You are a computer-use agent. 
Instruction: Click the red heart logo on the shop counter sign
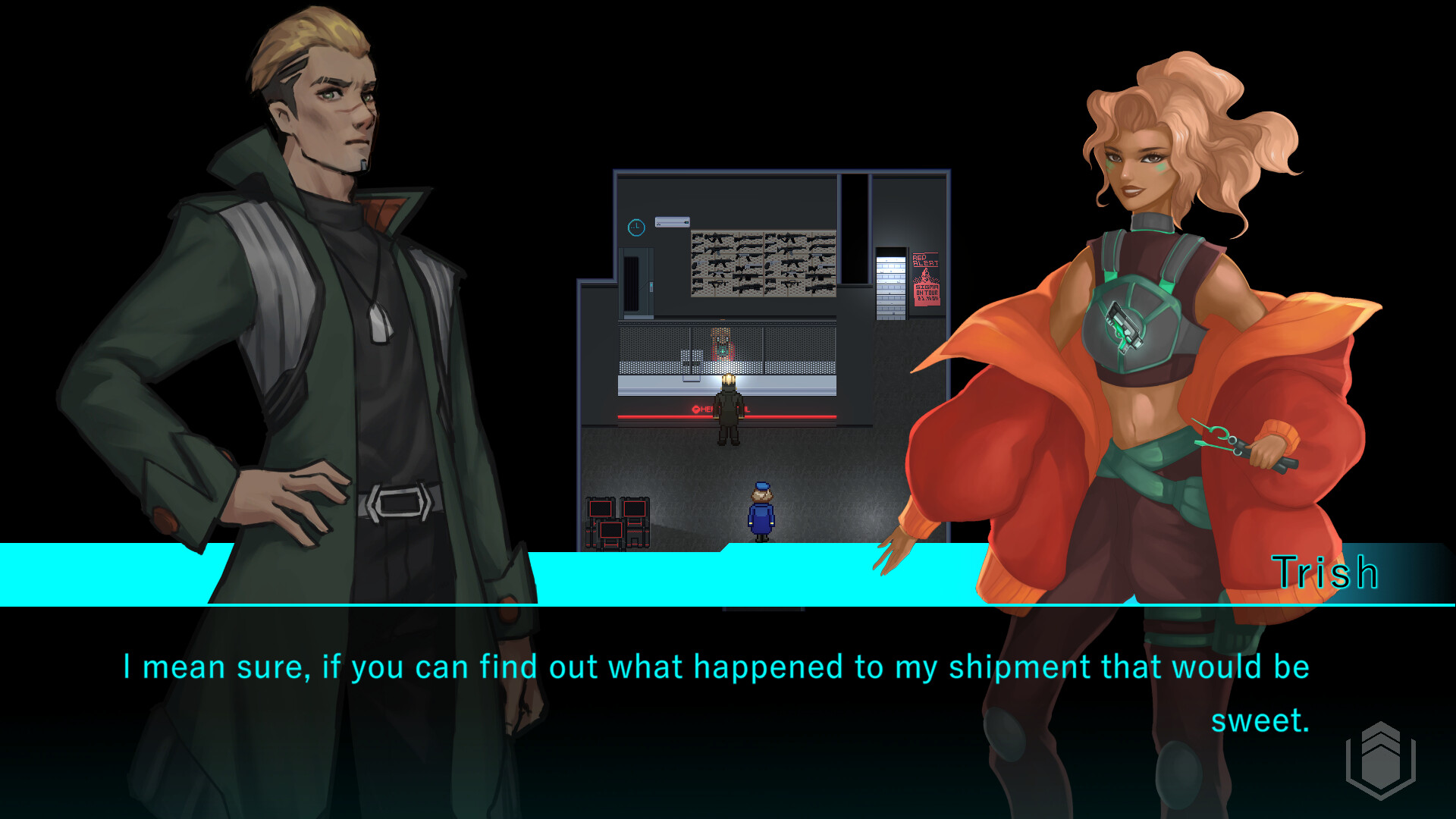coord(697,408)
